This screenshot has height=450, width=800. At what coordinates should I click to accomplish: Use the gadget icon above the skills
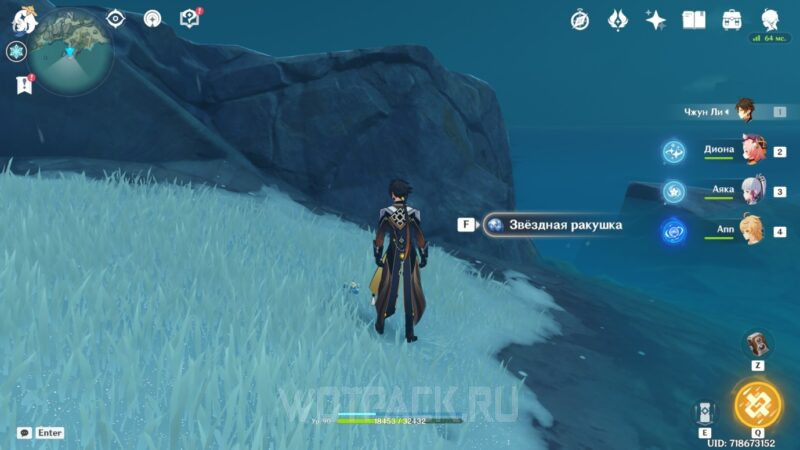click(x=757, y=343)
